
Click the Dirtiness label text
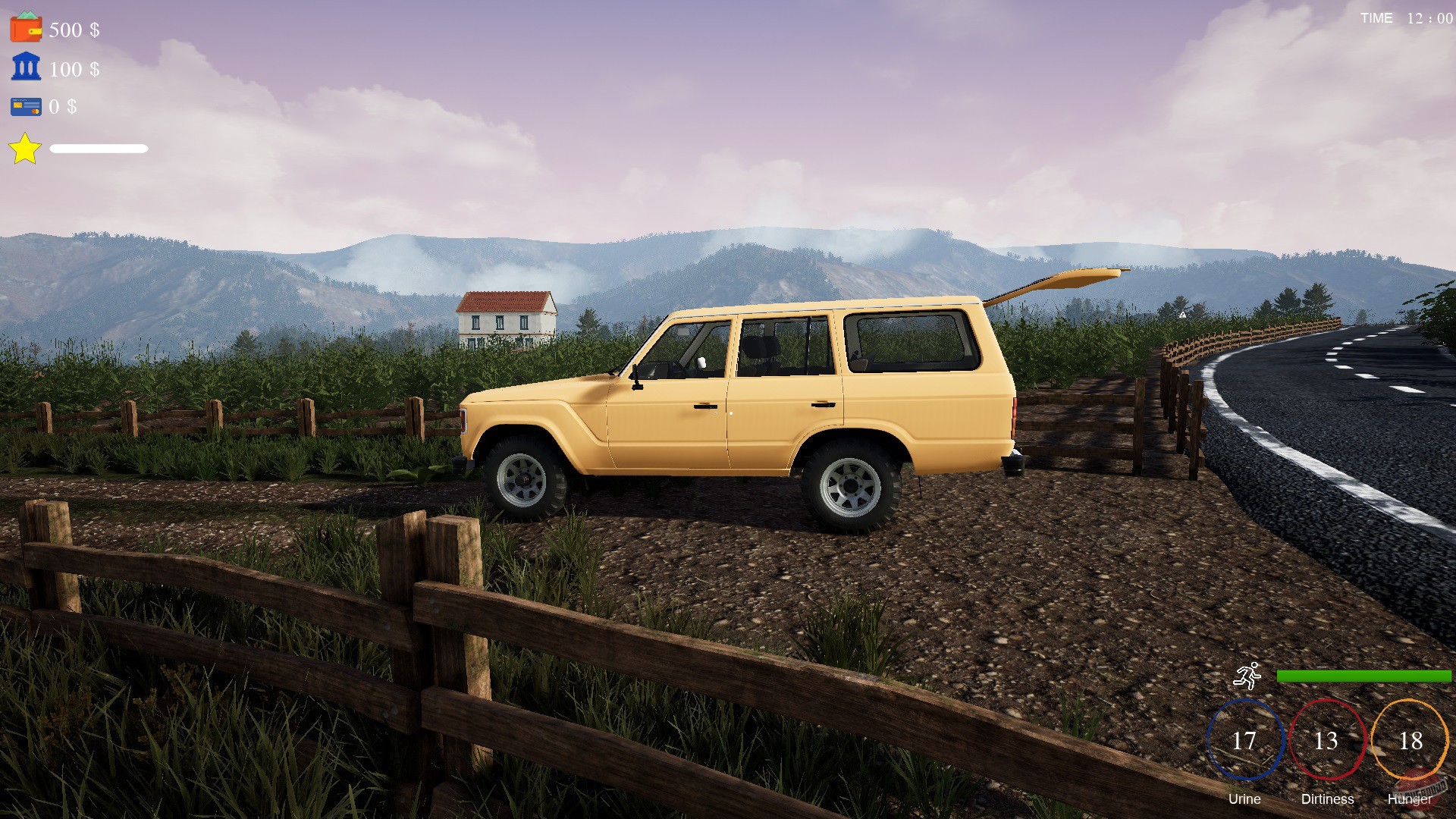click(1328, 799)
